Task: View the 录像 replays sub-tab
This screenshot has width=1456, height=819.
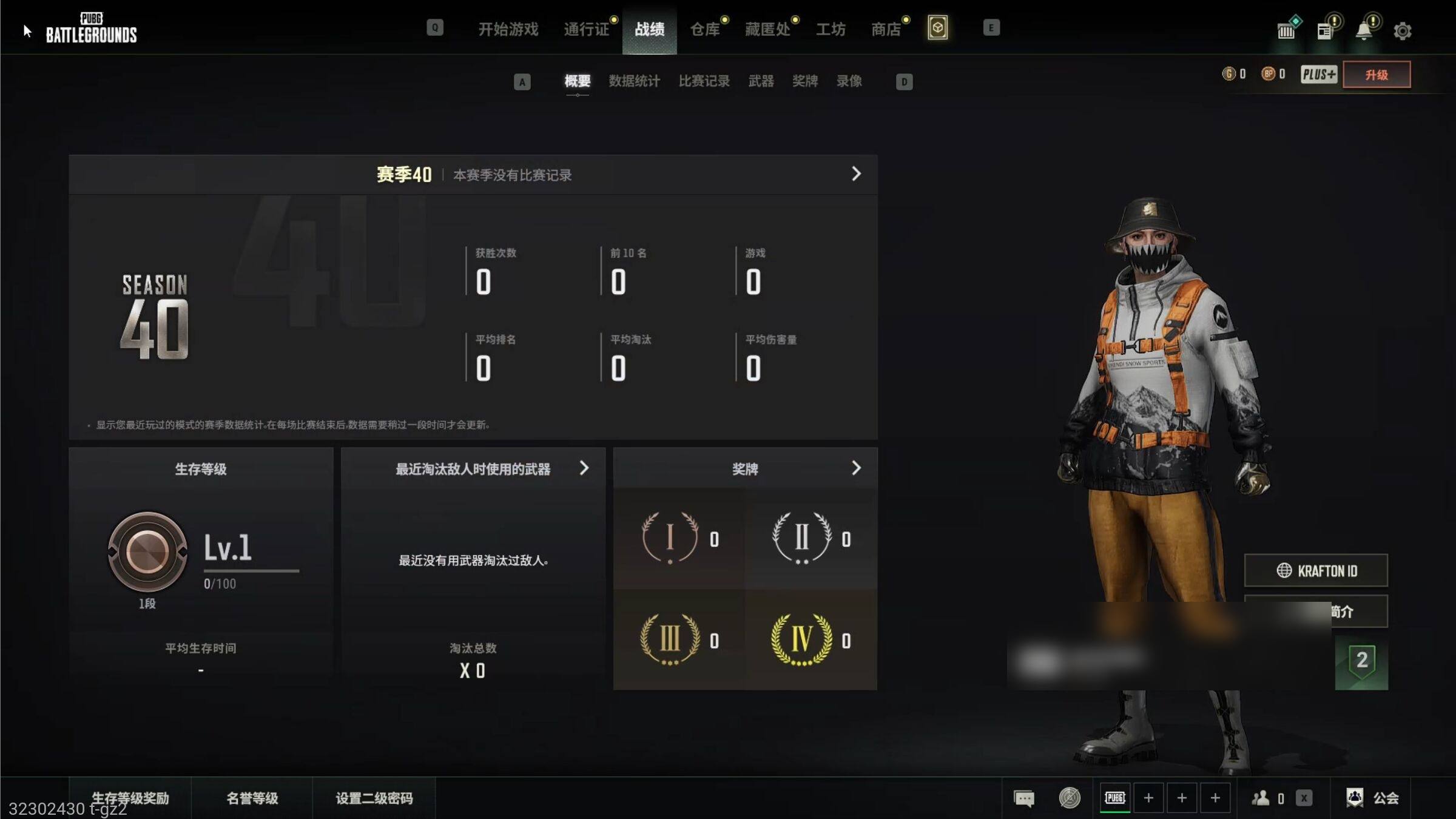Action: click(849, 81)
